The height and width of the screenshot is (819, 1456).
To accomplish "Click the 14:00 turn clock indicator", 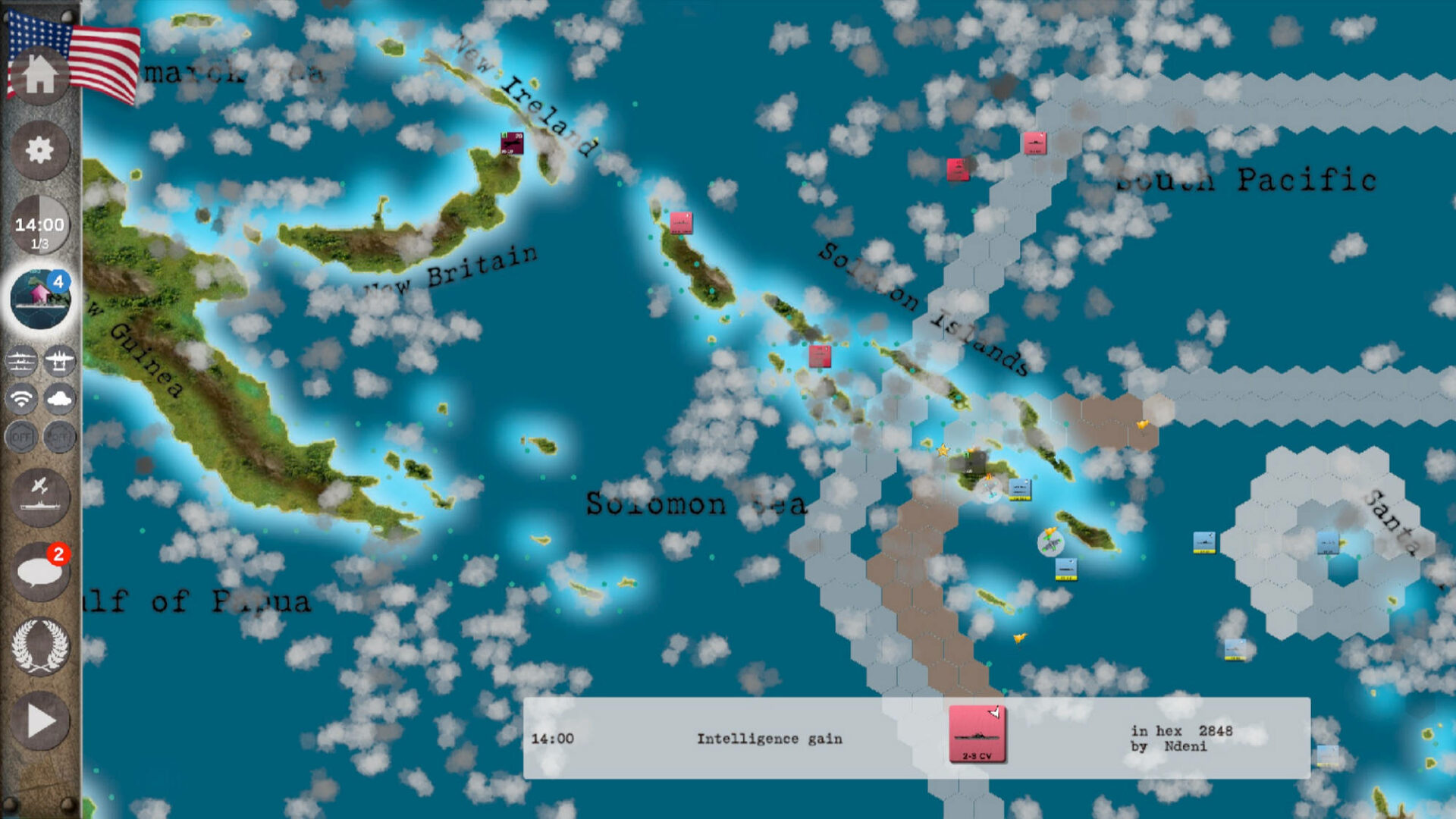I will (x=42, y=224).
